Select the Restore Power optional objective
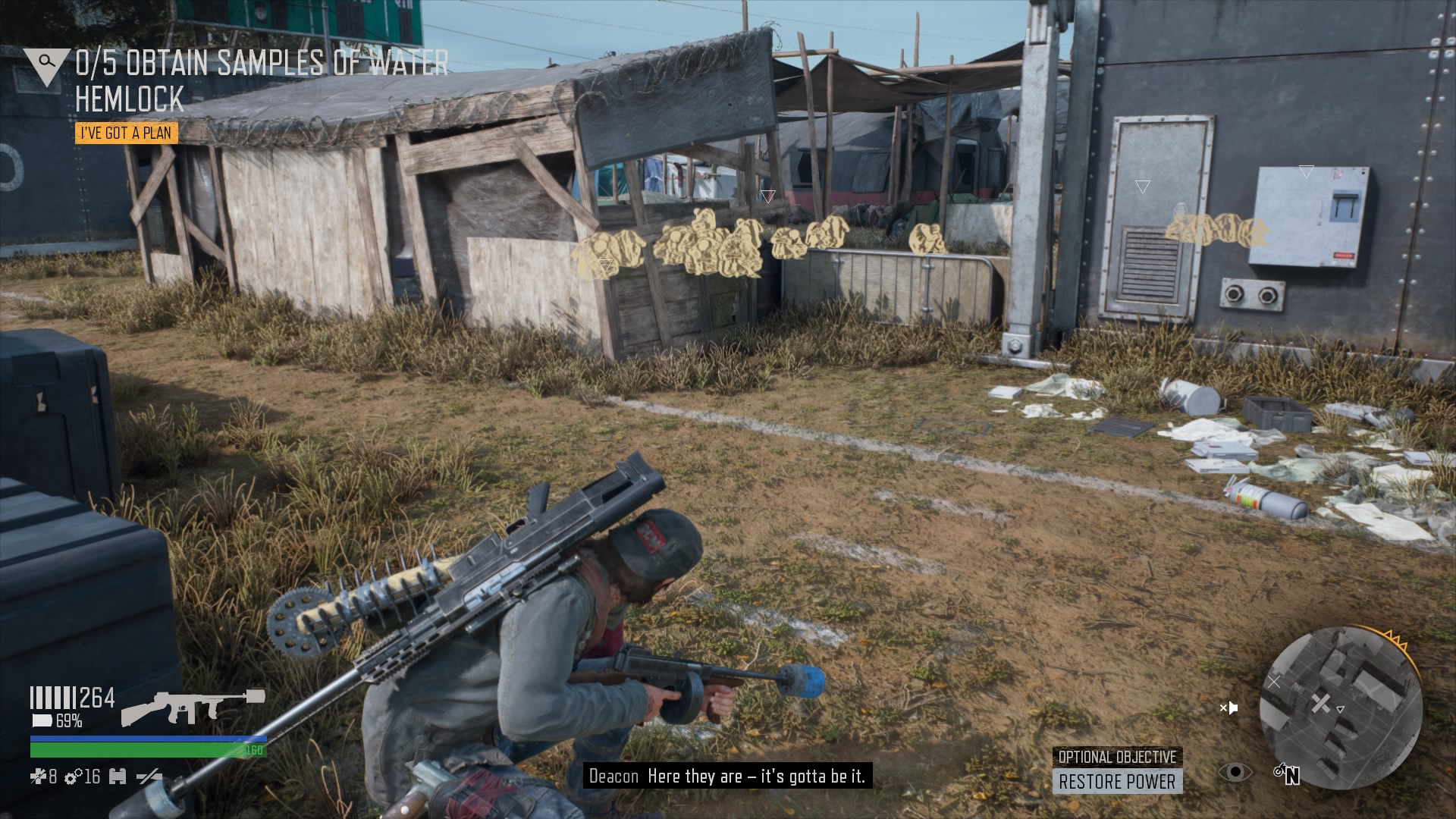 (x=1117, y=781)
